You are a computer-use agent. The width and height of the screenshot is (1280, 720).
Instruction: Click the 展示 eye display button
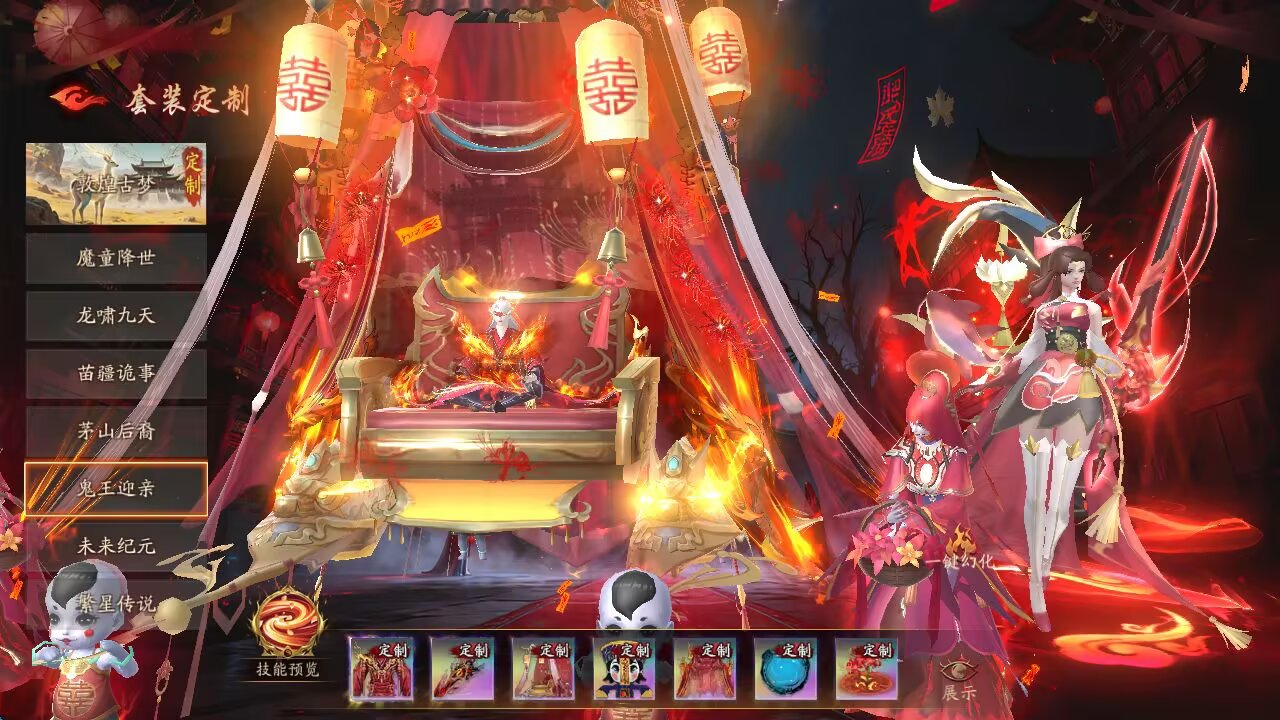coord(958,677)
